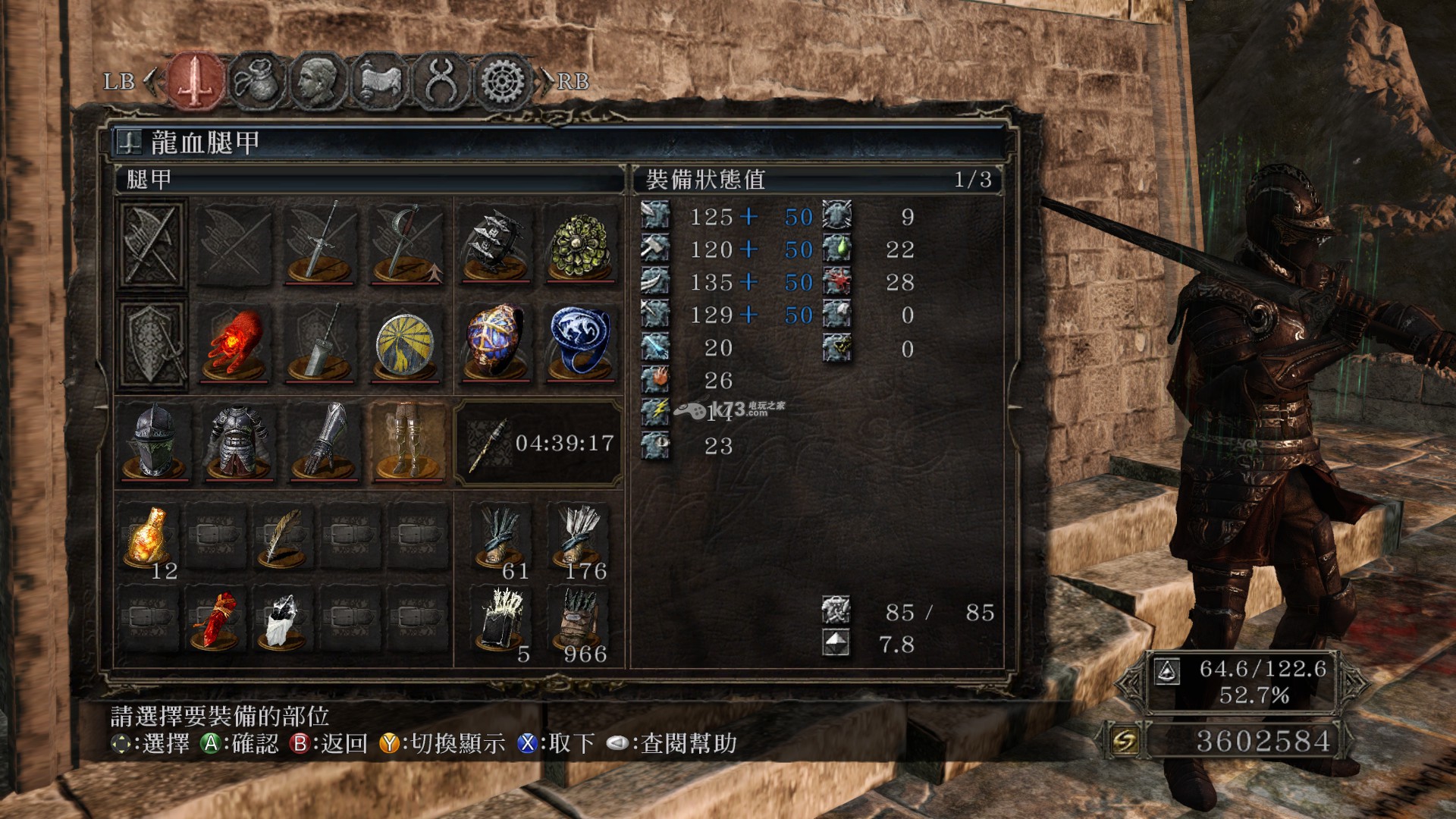
Task: Choose the chest armor slot
Action: coord(238,441)
